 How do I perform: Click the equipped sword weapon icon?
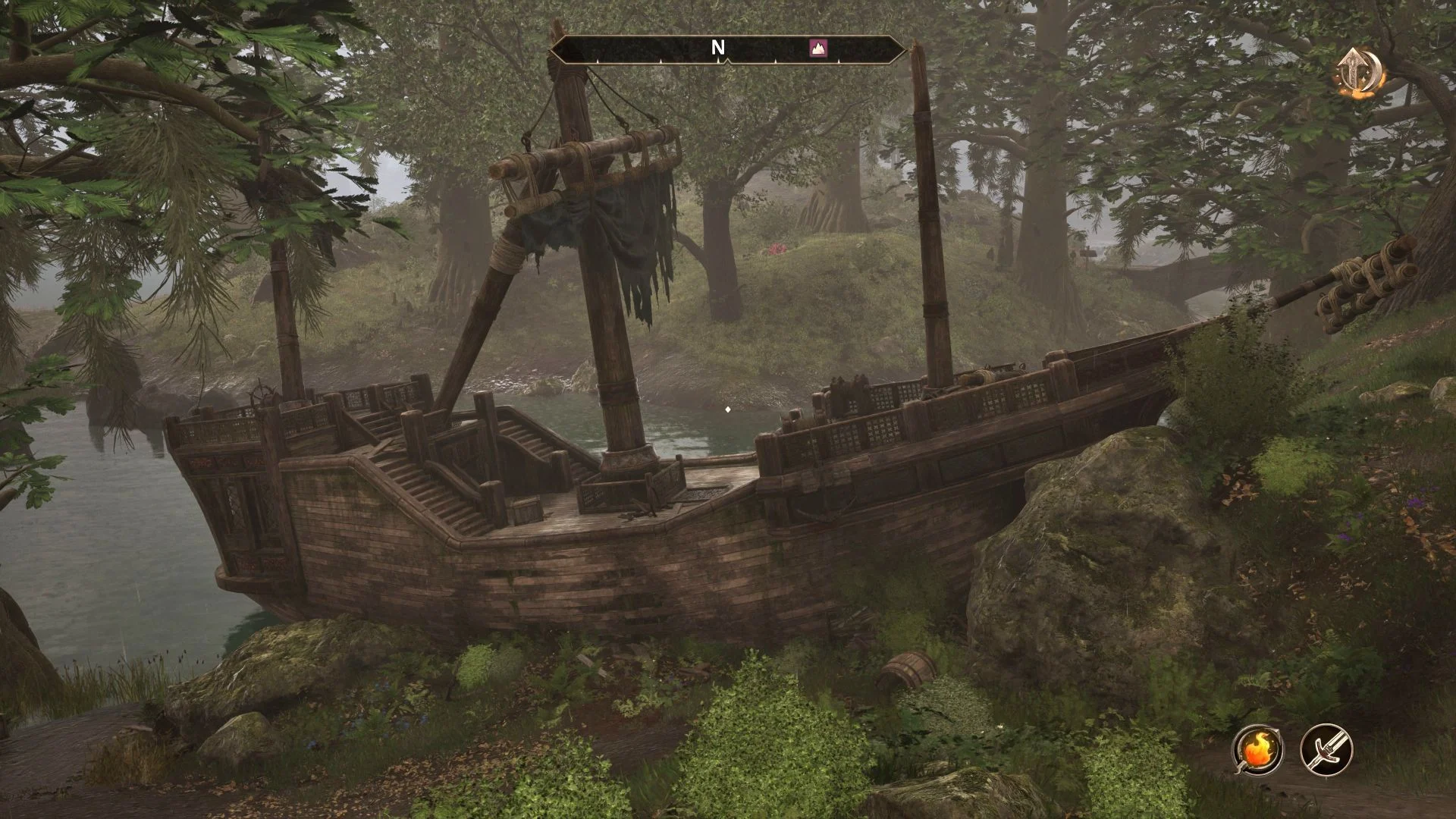pyautogui.click(x=1326, y=748)
